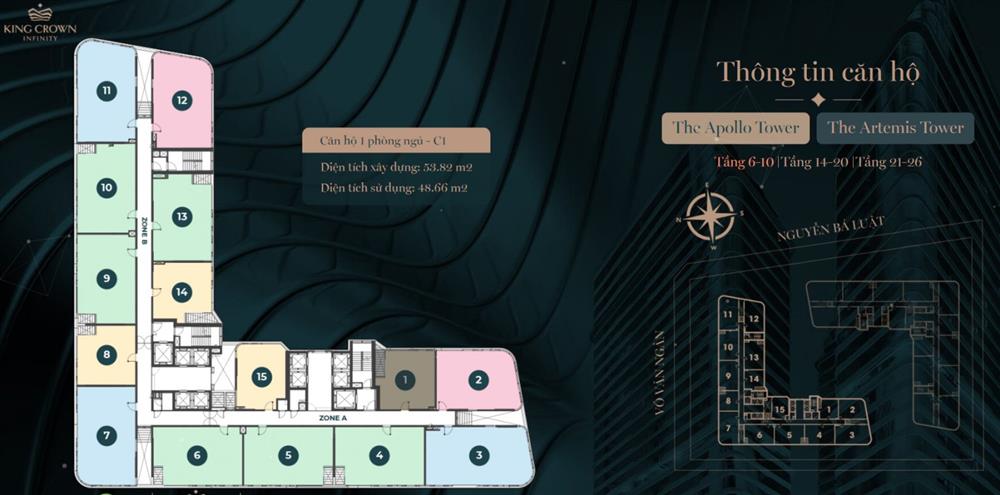Select blue apartment 11 on the floor plan

point(106,91)
